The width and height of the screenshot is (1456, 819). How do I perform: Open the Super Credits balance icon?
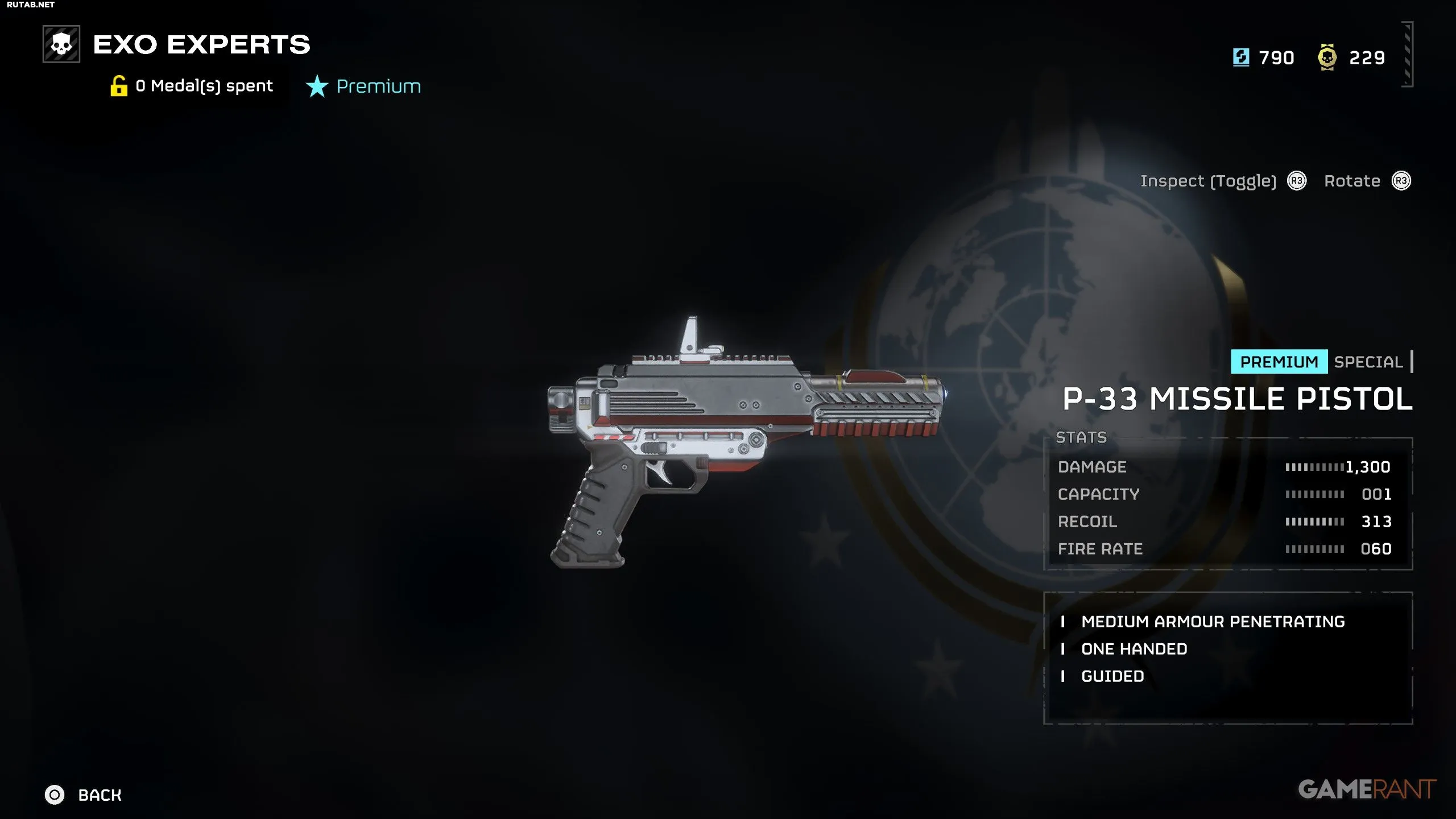[1241, 57]
